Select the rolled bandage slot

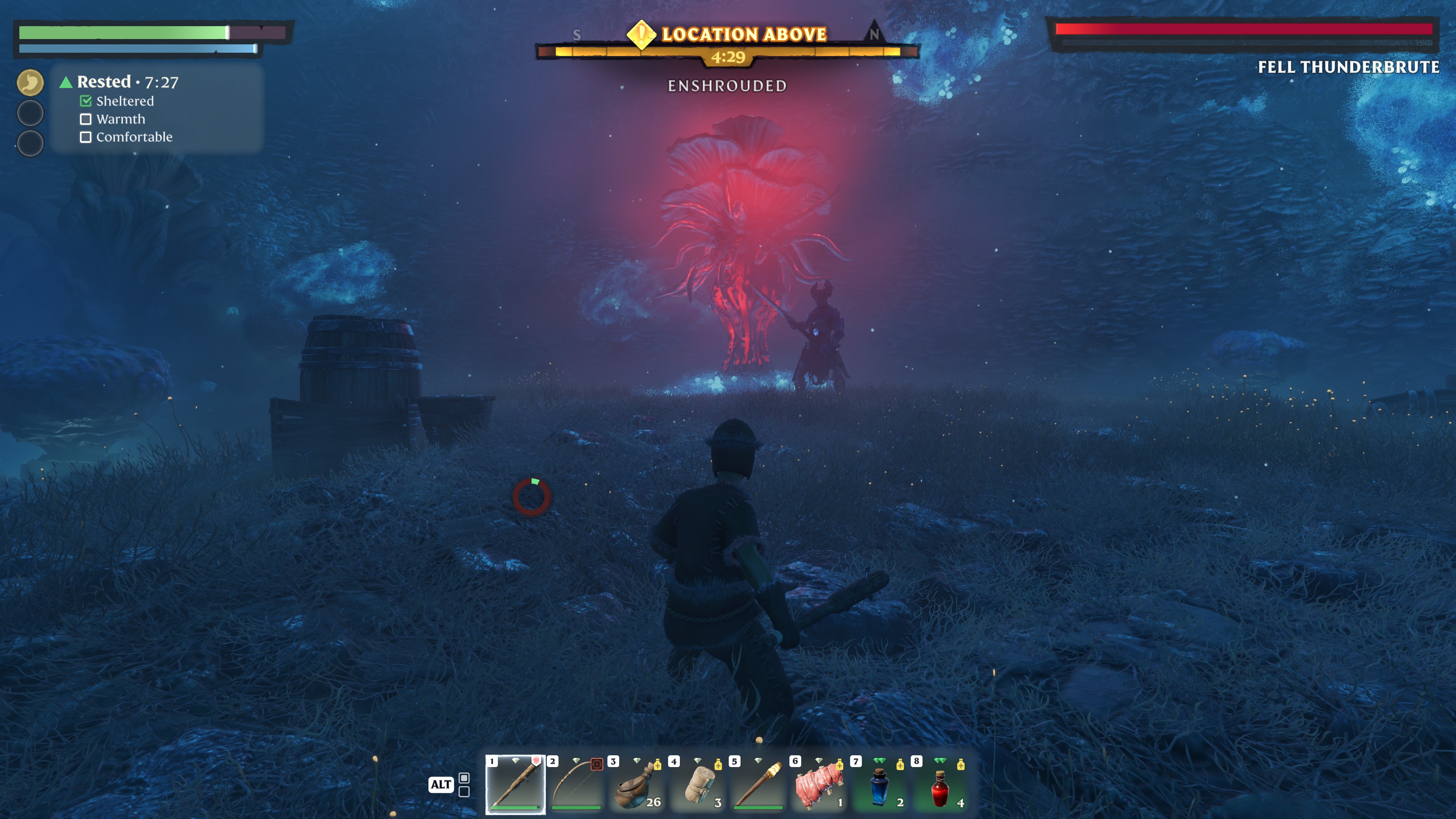point(698,784)
